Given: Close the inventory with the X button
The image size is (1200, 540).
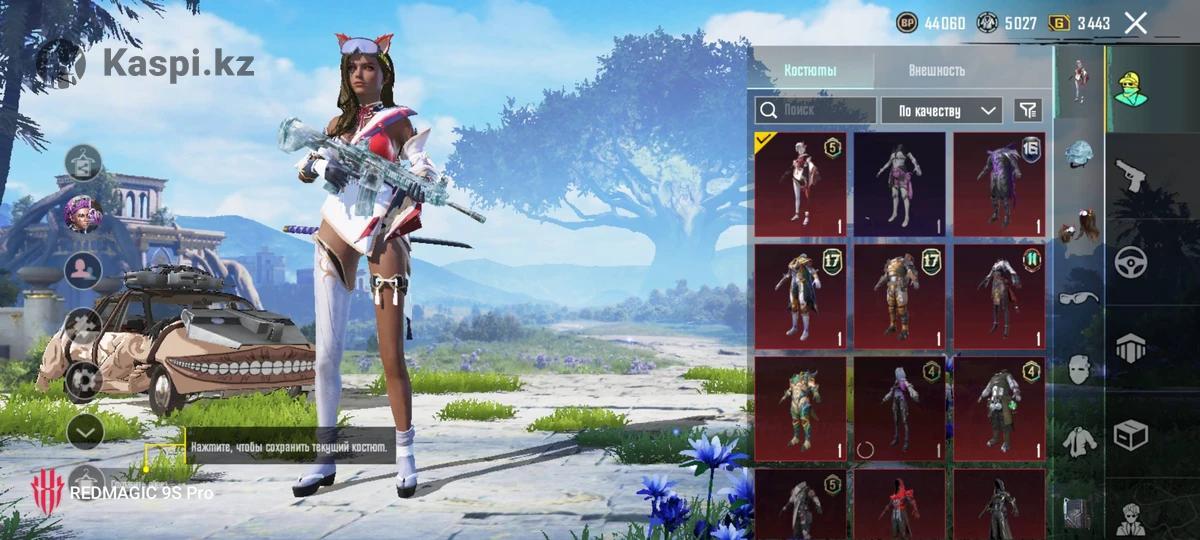Looking at the screenshot, I should point(1135,23).
